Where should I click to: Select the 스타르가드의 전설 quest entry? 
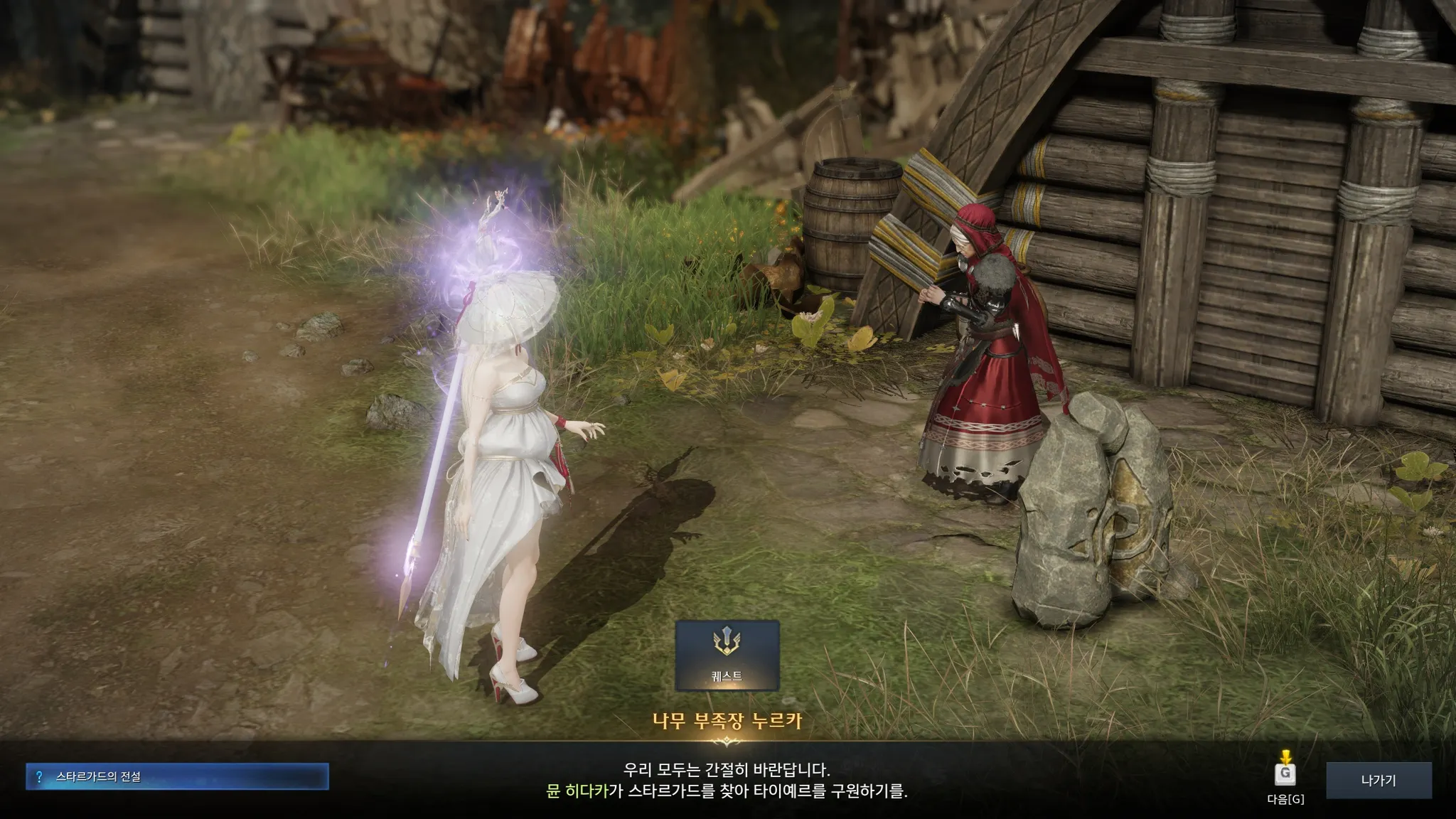177,777
